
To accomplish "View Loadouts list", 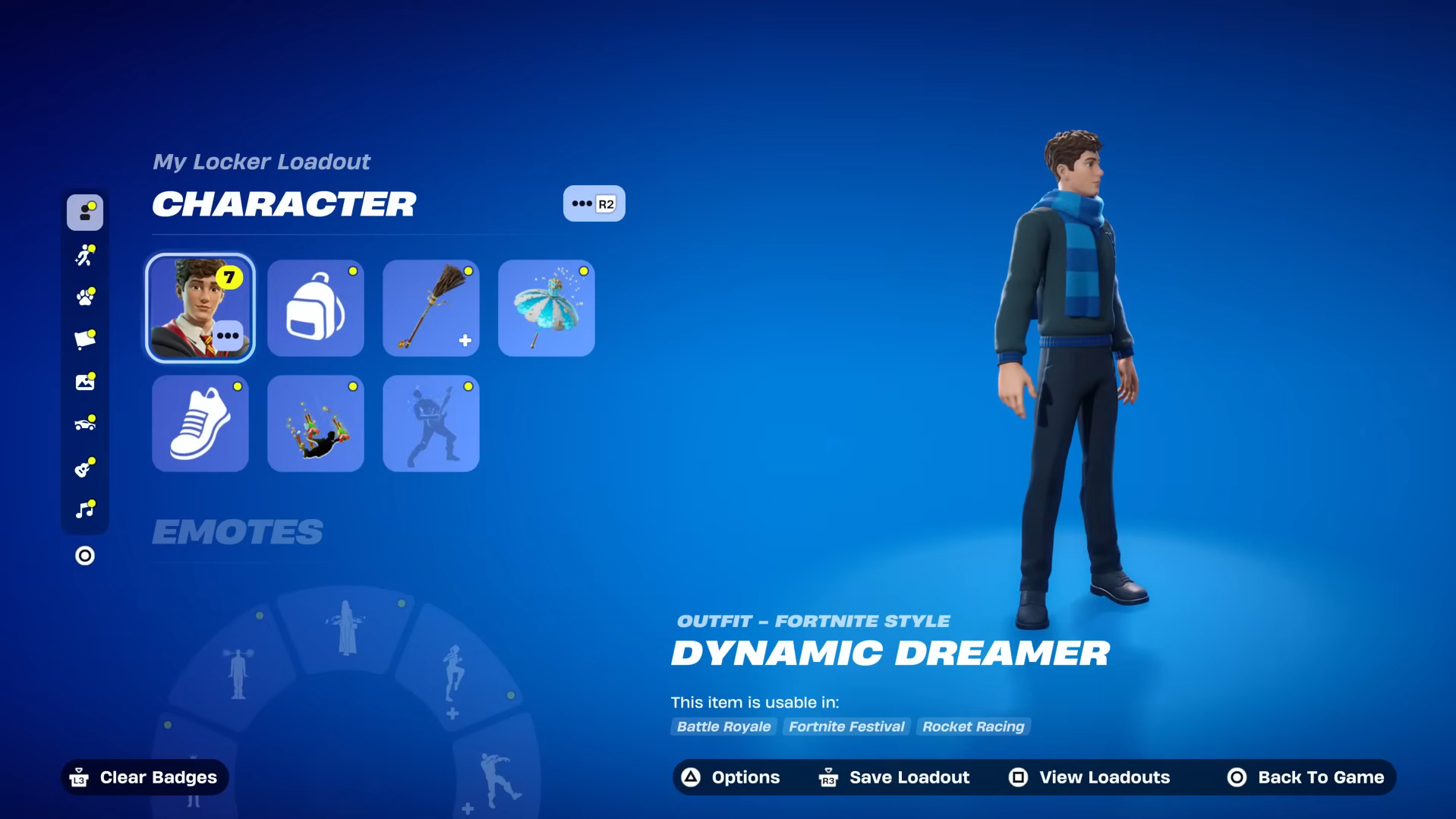I will (x=1089, y=777).
